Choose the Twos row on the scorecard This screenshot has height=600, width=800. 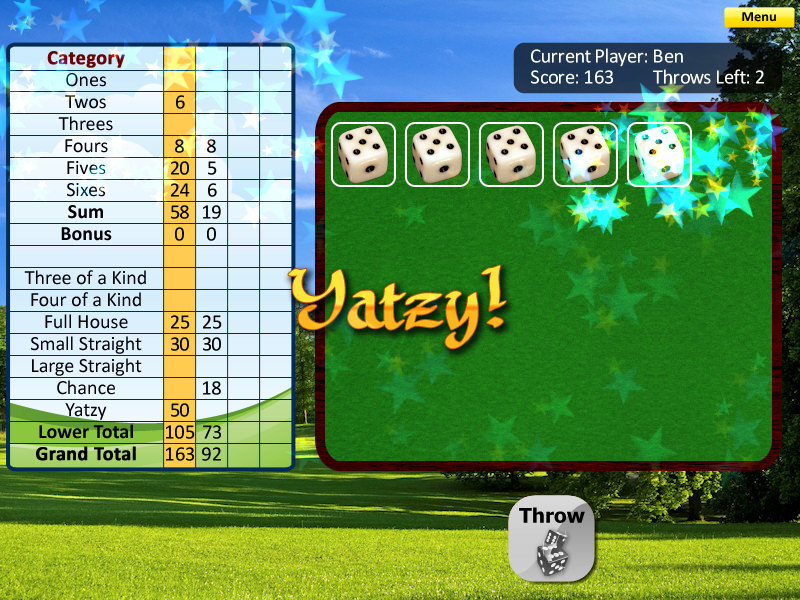point(86,102)
